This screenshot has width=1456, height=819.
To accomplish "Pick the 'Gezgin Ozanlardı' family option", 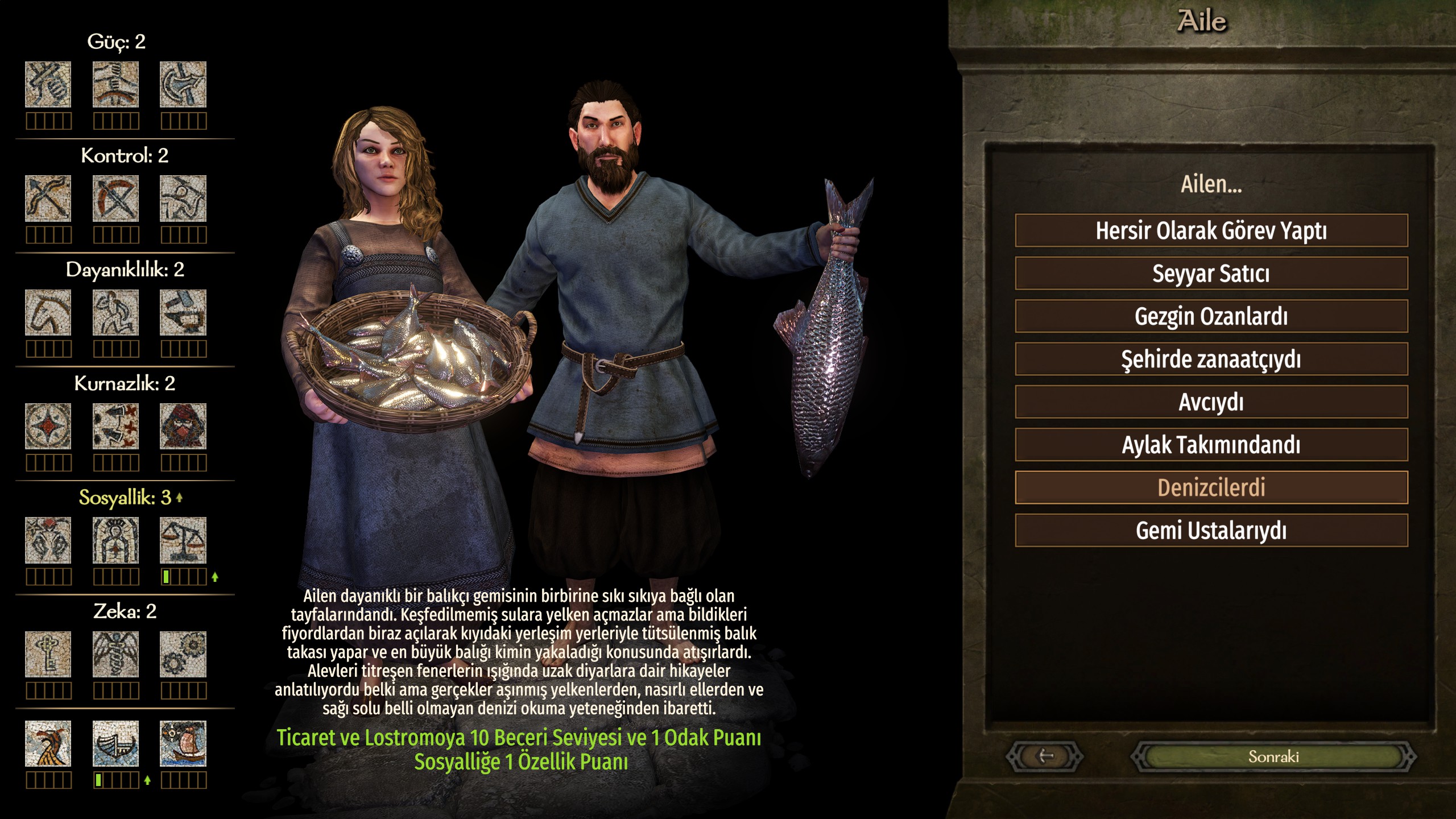I will pyautogui.click(x=1211, y=316).
